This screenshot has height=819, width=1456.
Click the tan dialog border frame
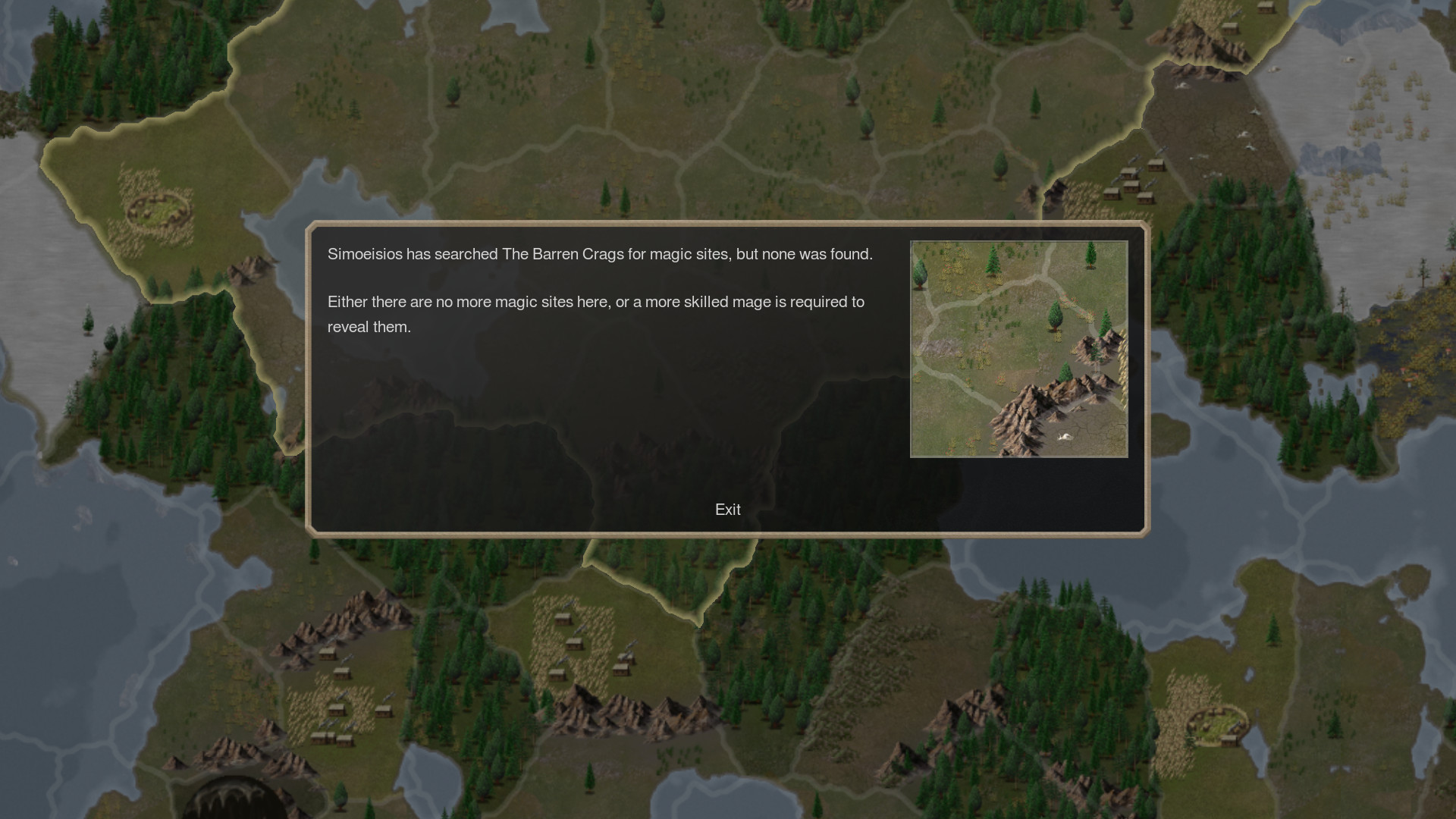pos(726,224)
